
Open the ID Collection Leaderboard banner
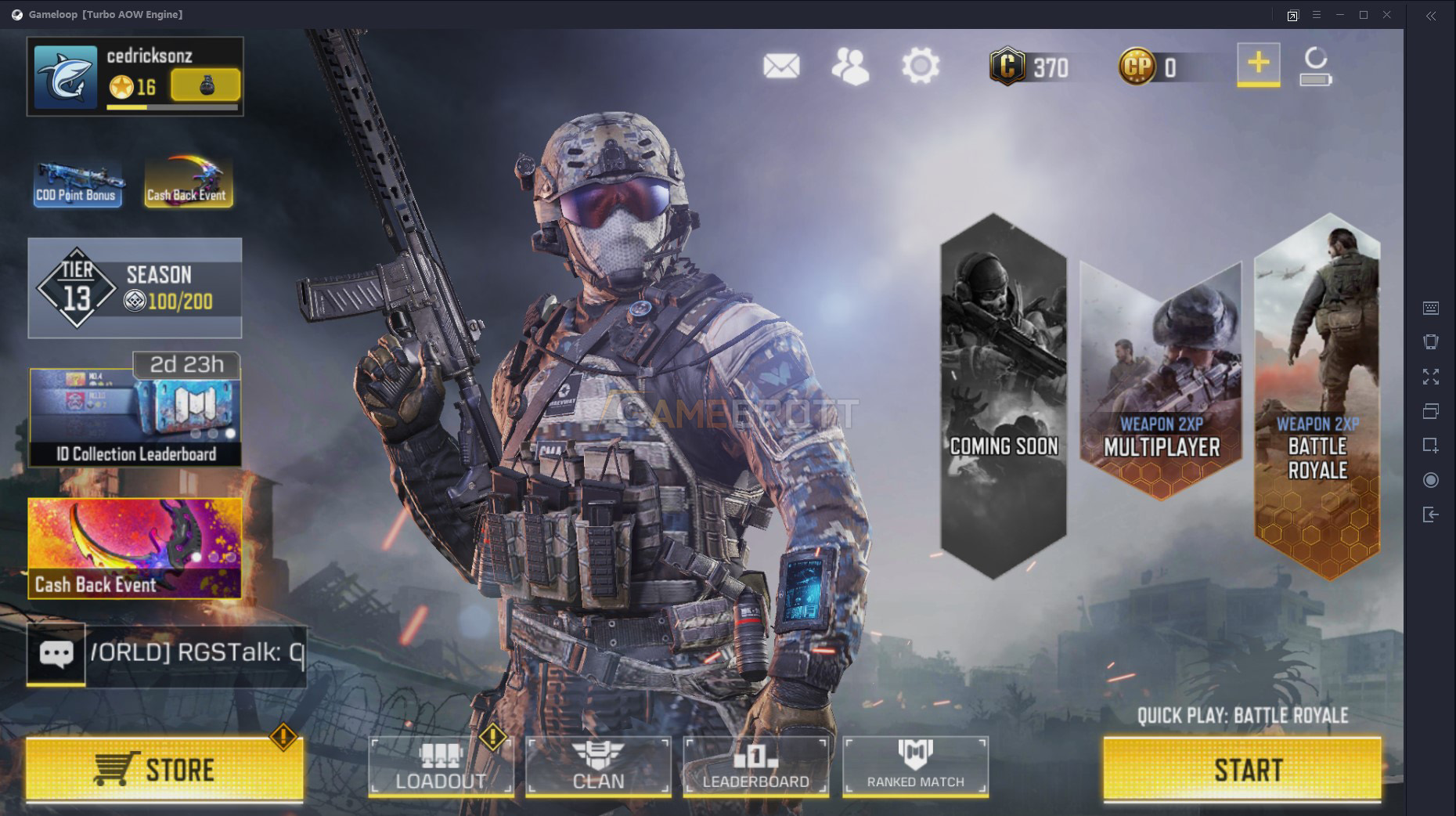pyautogui.click(x=135, y=417)
